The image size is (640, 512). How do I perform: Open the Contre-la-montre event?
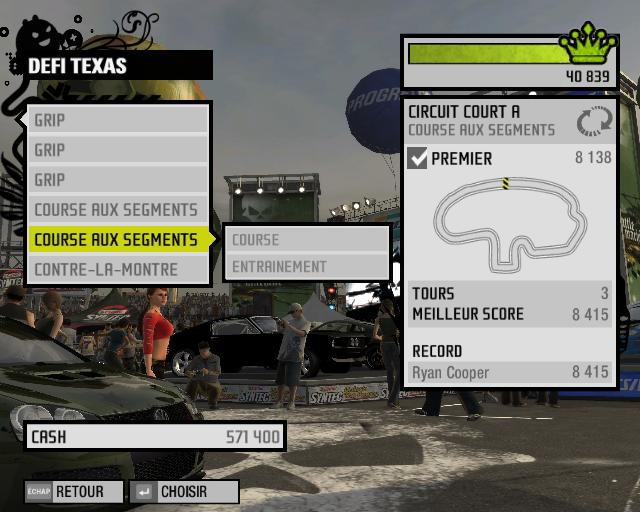[118, 270]
